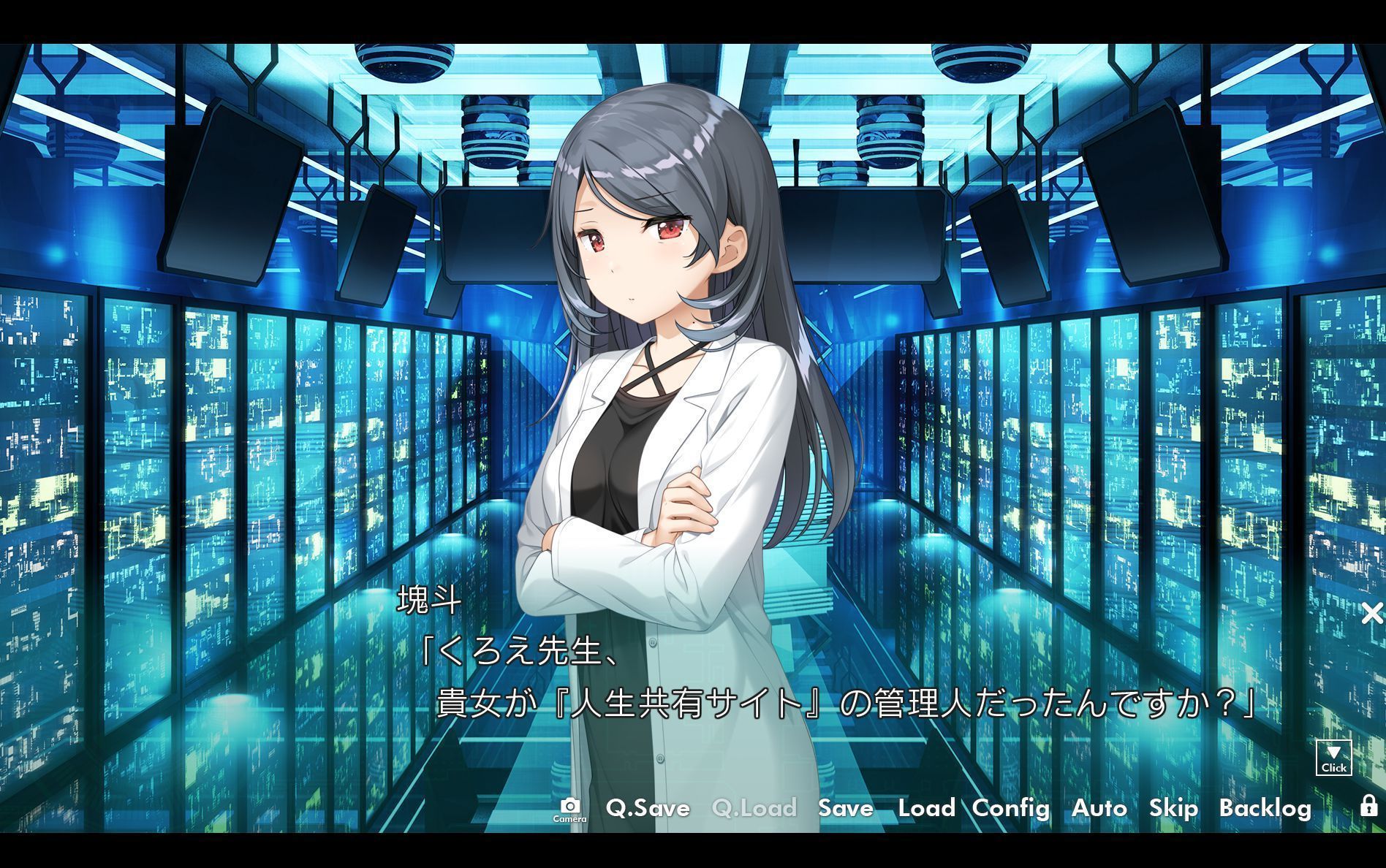Open the Config settings menu
This screenshot has height=868, width=1386.
coord(1010,808)
